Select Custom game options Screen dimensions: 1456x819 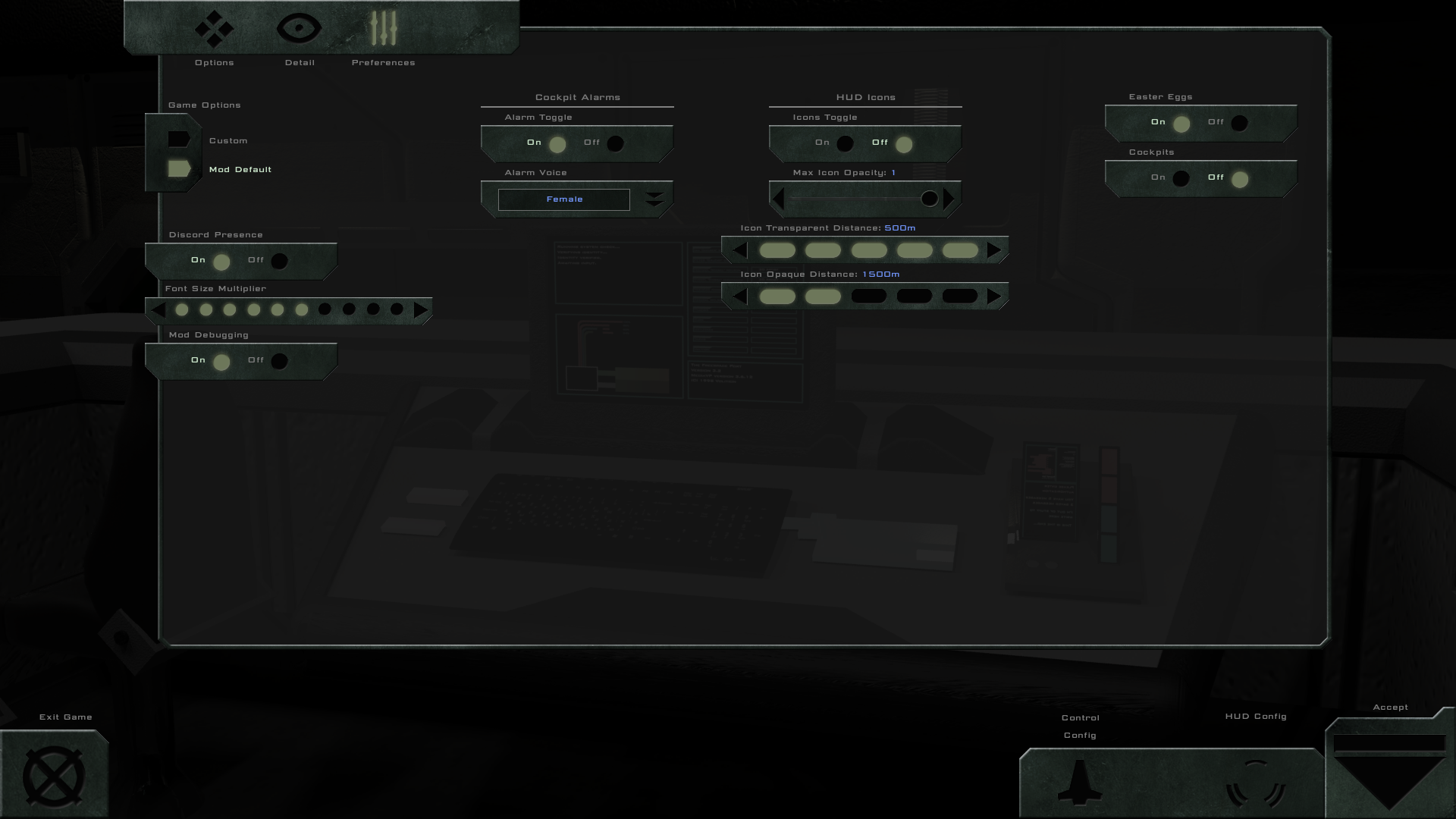(180, 140)
